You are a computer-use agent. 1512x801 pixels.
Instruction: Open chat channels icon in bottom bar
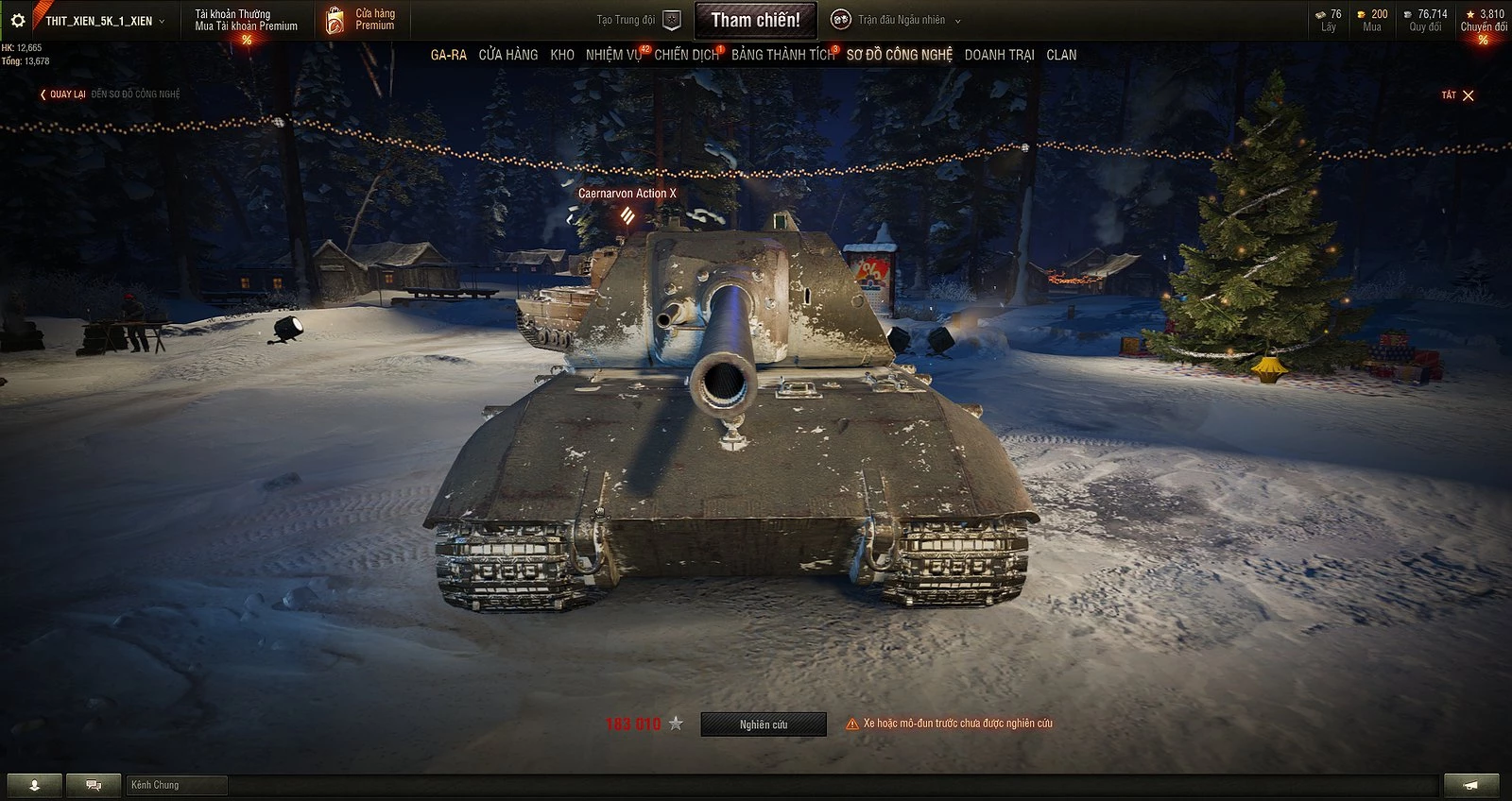[x=92, y=784]
